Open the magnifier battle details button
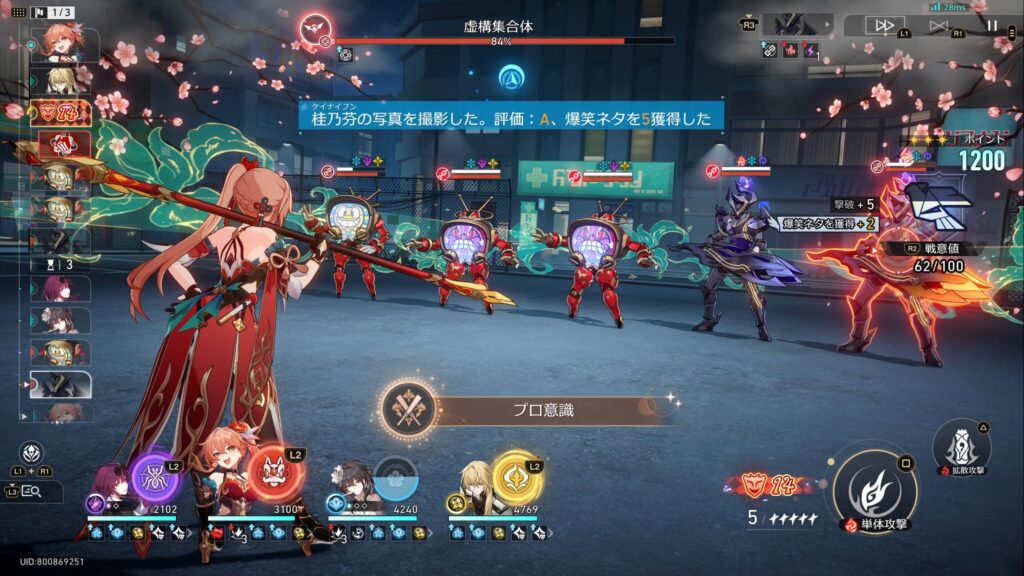 pyautogui.click(x=30, y=491)
